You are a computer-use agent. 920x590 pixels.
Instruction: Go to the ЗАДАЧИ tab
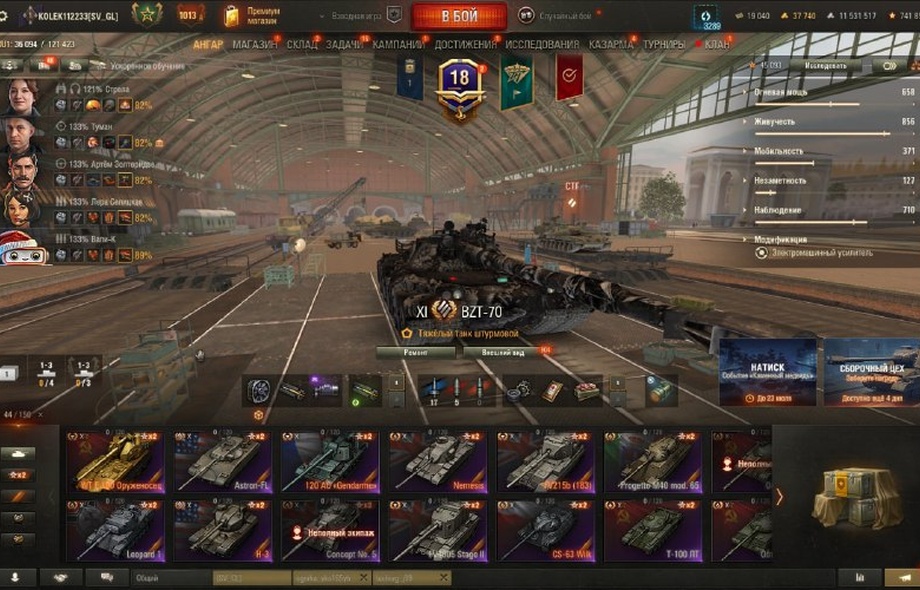pos(344,45)
